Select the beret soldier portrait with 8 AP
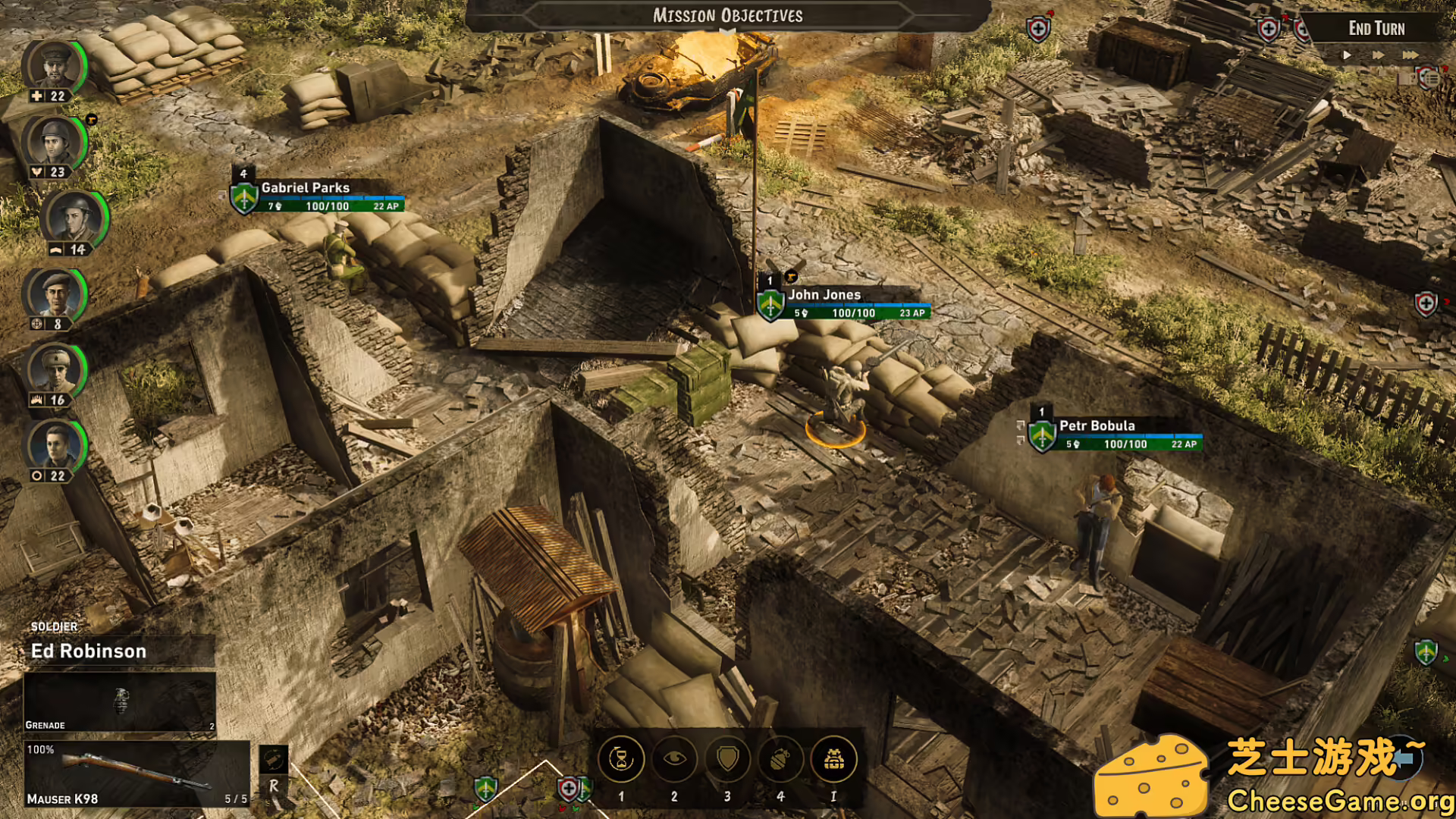Viewport: 1456px width, 819px height. (x=55, y=294)
